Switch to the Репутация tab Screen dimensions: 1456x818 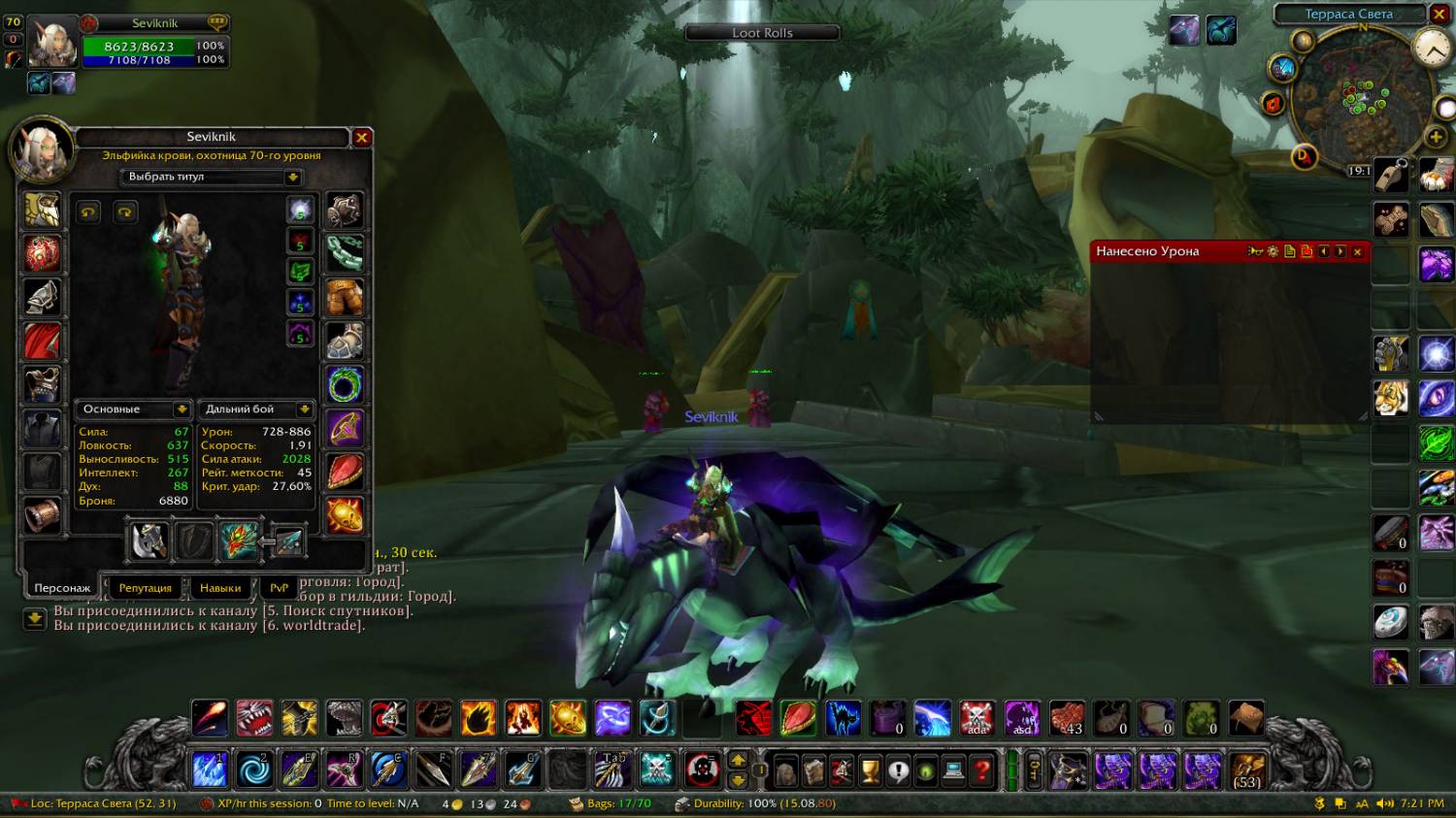pos(145,588)
